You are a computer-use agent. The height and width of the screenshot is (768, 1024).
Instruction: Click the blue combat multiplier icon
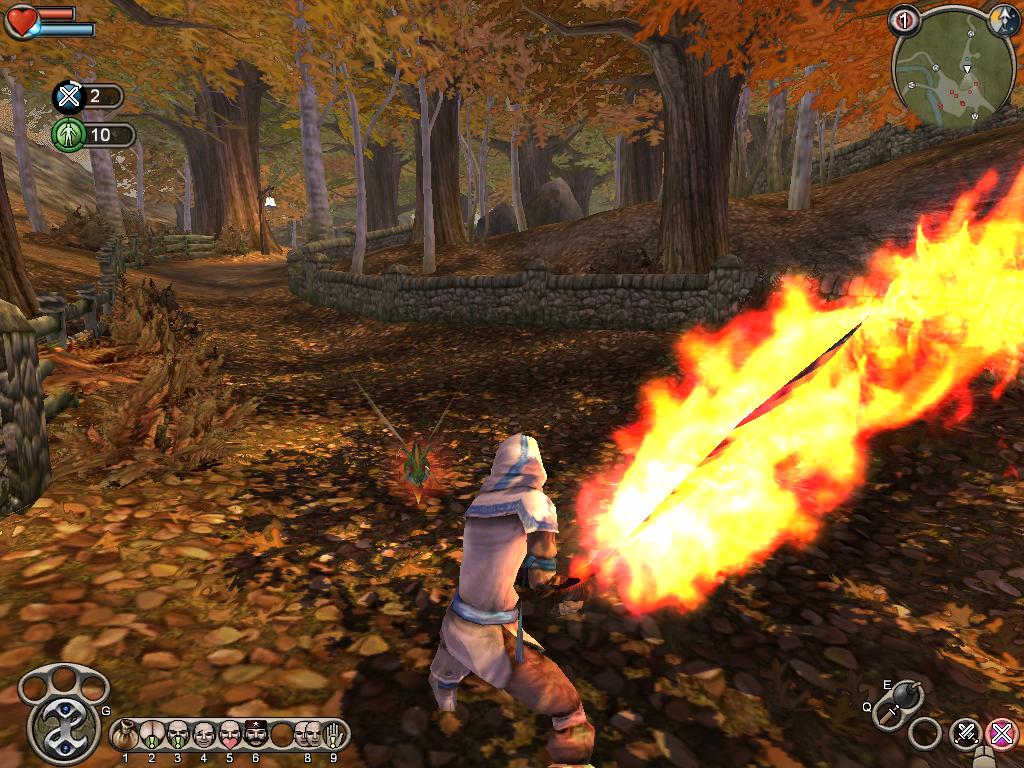point(68,97)
